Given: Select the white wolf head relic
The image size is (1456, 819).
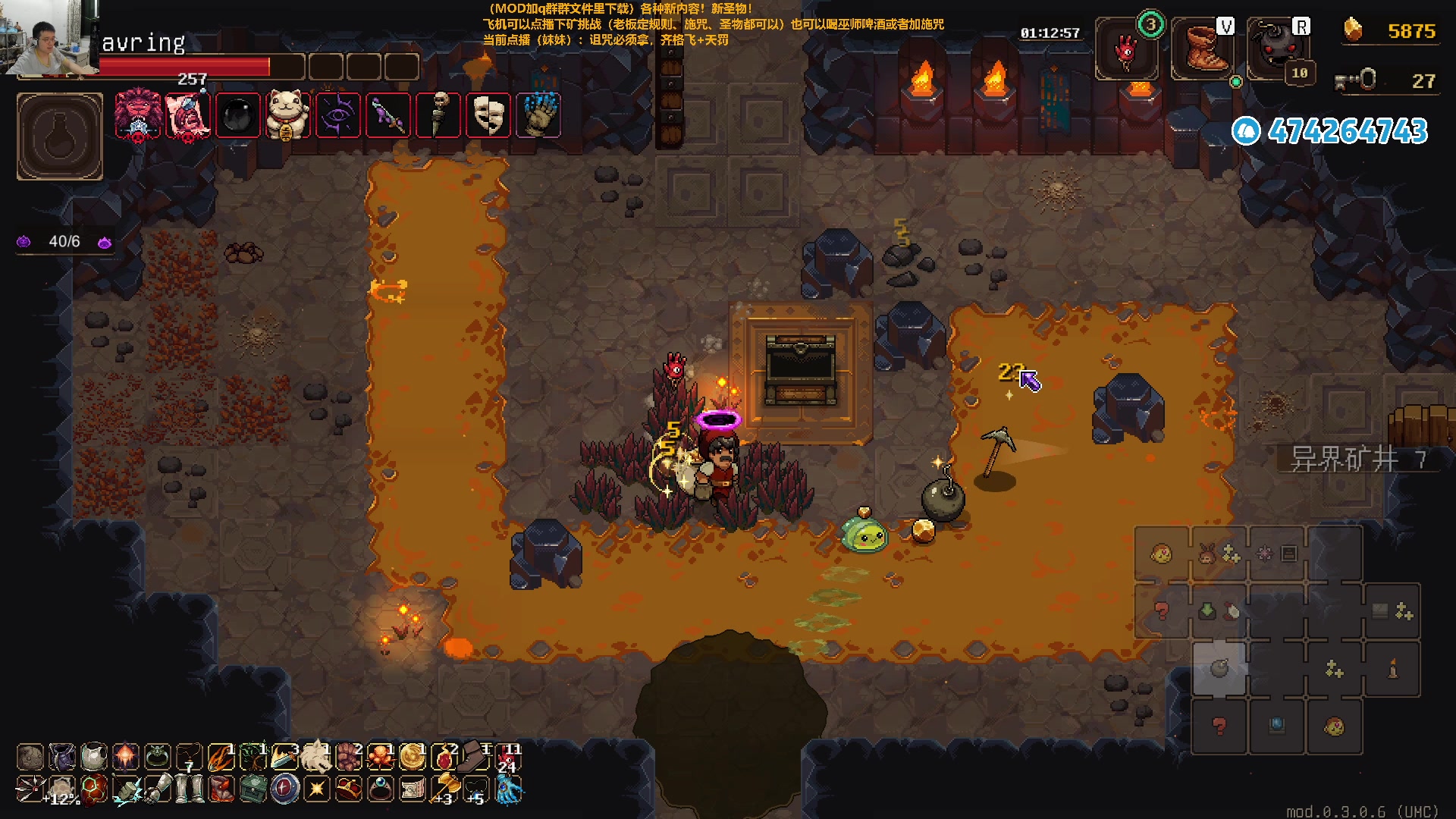Looking at the screenshot, I should pyautogui.click(x=316, y=756).
